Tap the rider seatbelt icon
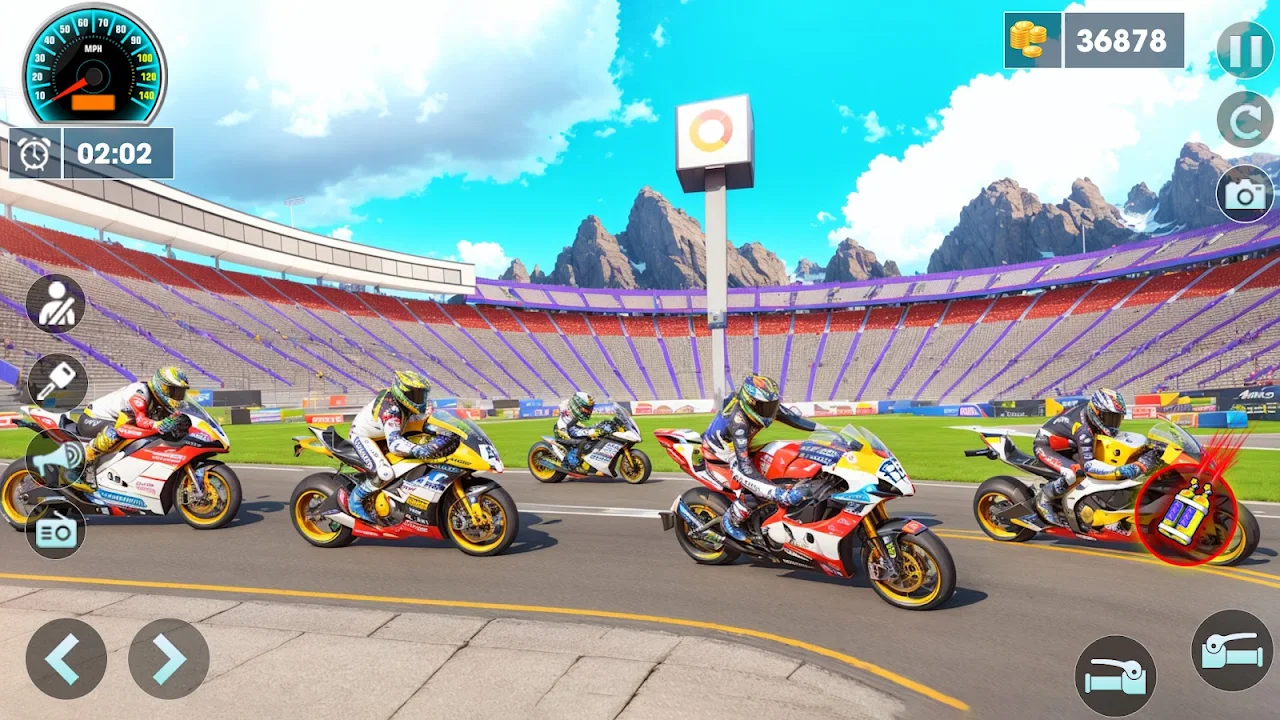 (55, 303)
